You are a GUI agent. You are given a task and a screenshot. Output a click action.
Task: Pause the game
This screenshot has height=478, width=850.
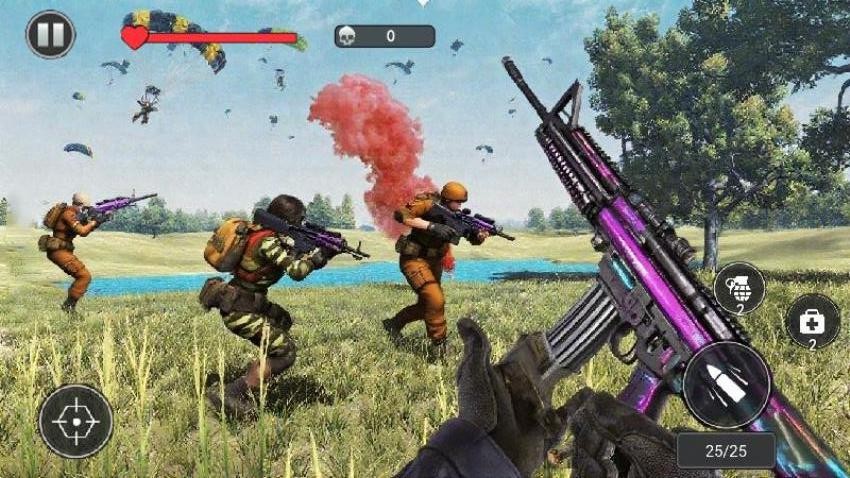pyautogui.click(x=50, y=35)
